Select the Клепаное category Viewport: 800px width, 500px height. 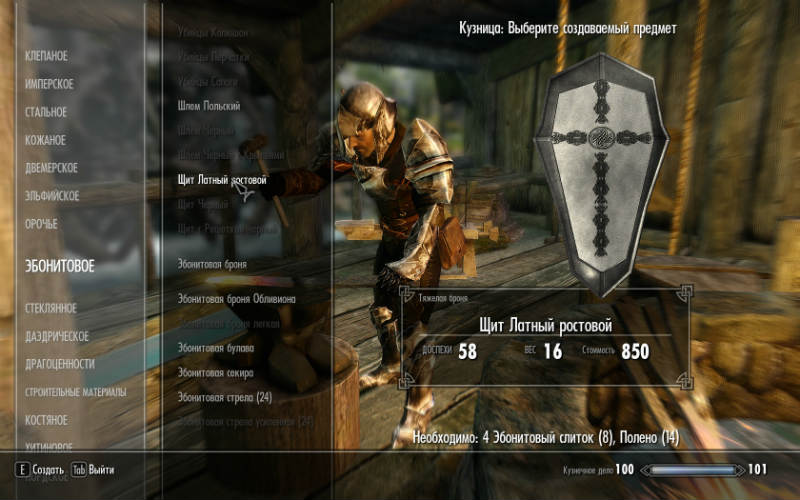[47, 56]
